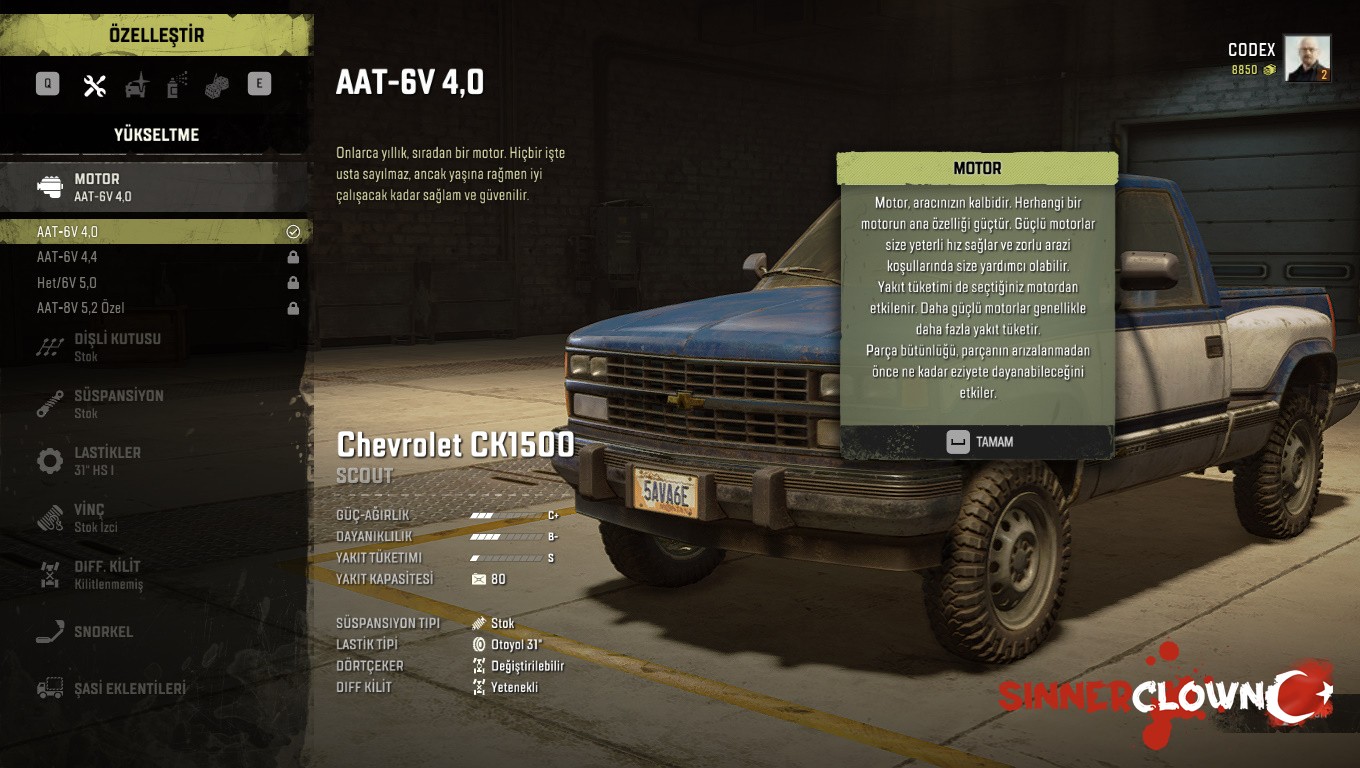Choose the locked AAT-6V 4,4 engine

point(155,257)
